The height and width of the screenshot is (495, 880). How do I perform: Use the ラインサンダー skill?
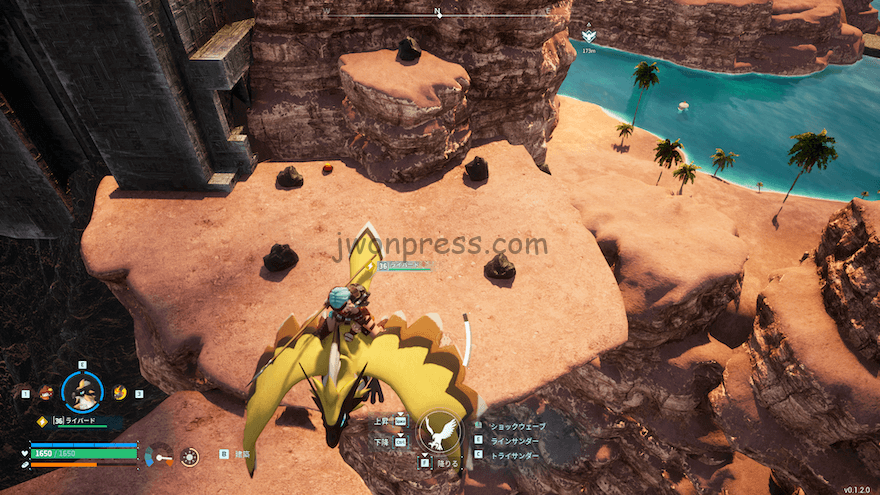tap(514, 440)
